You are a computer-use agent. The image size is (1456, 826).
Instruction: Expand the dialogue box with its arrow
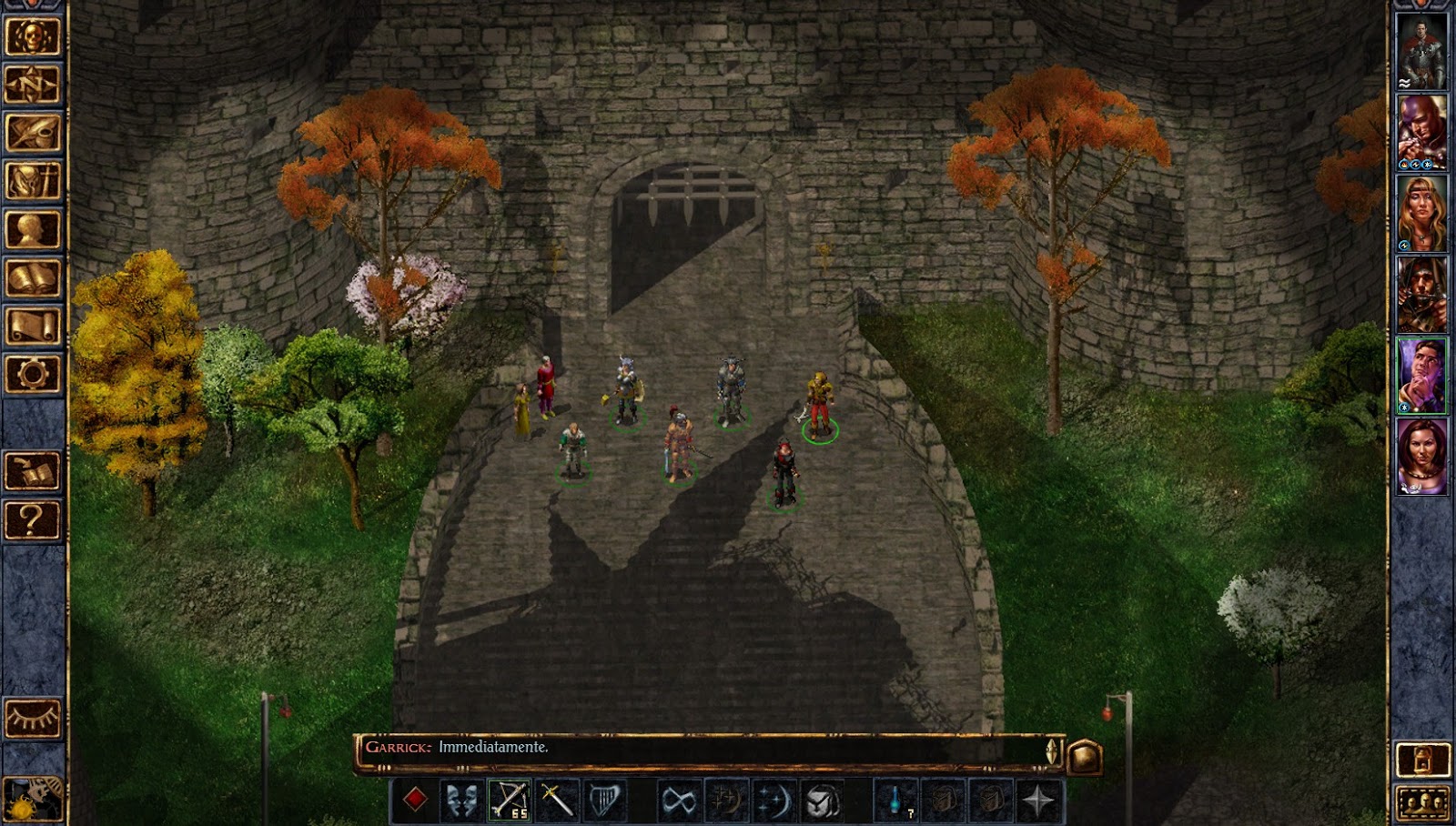pyautogui.click(x=1050, y=750)
